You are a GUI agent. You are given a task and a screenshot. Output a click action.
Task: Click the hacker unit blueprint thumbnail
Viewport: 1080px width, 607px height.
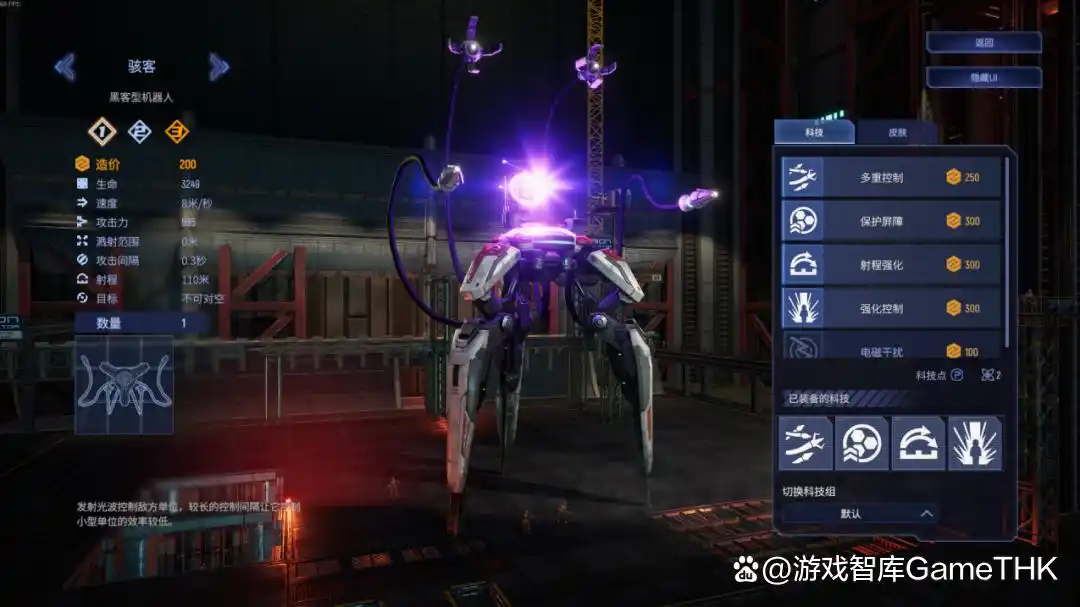point(124,385)
